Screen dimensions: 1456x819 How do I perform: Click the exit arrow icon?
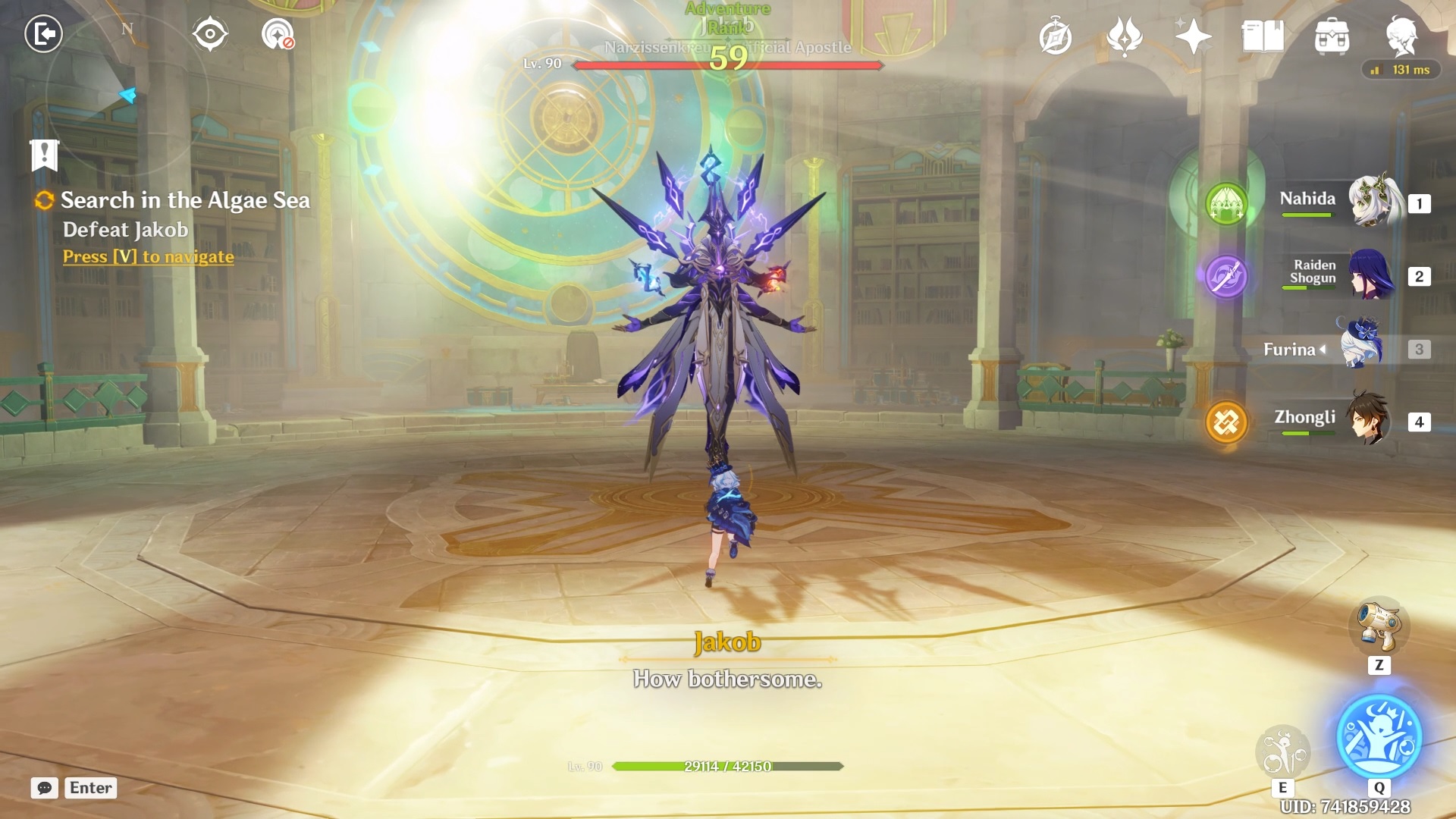[x=43, y=34]
